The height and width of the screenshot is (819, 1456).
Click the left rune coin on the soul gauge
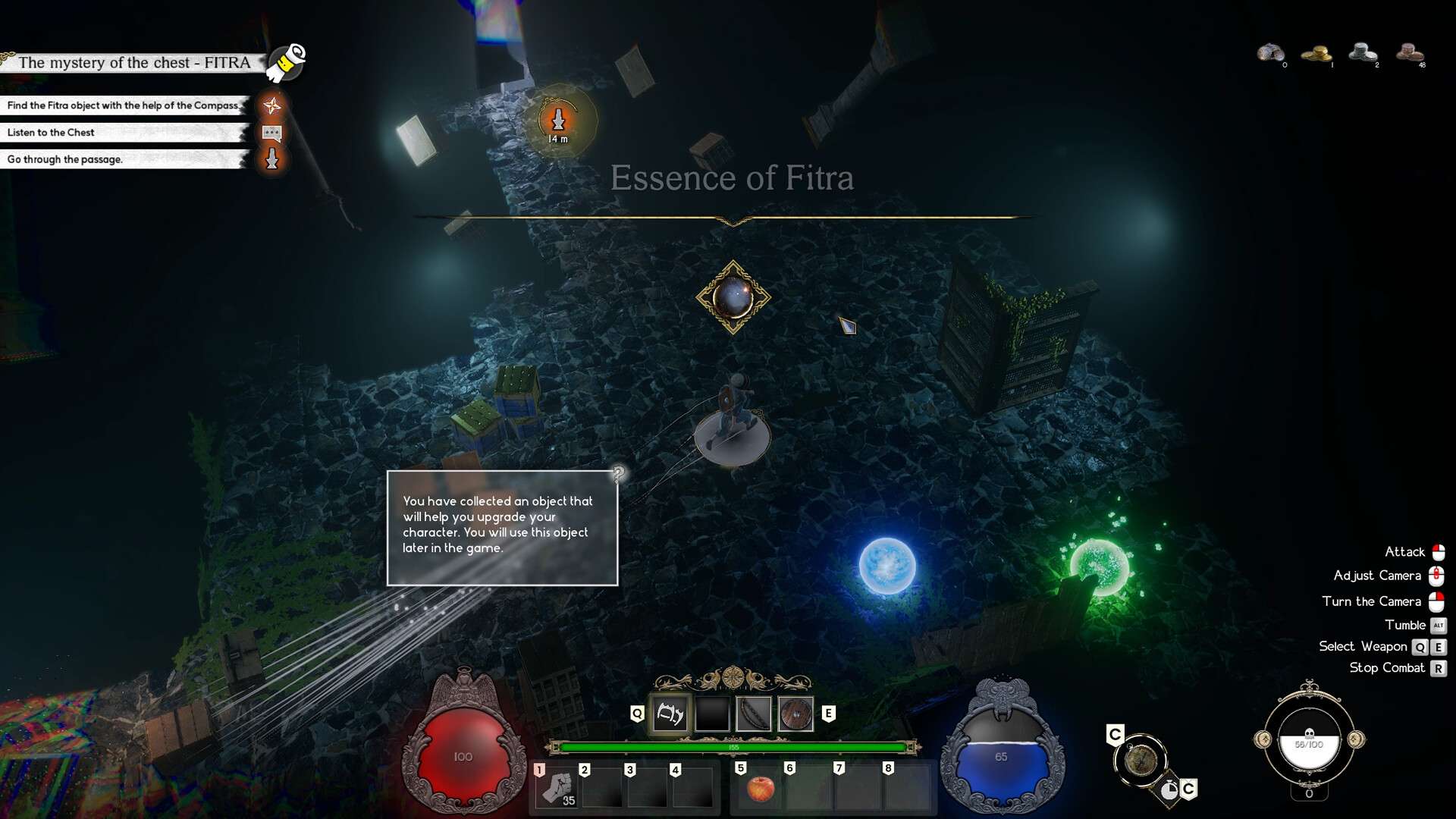coord(1263,739)
